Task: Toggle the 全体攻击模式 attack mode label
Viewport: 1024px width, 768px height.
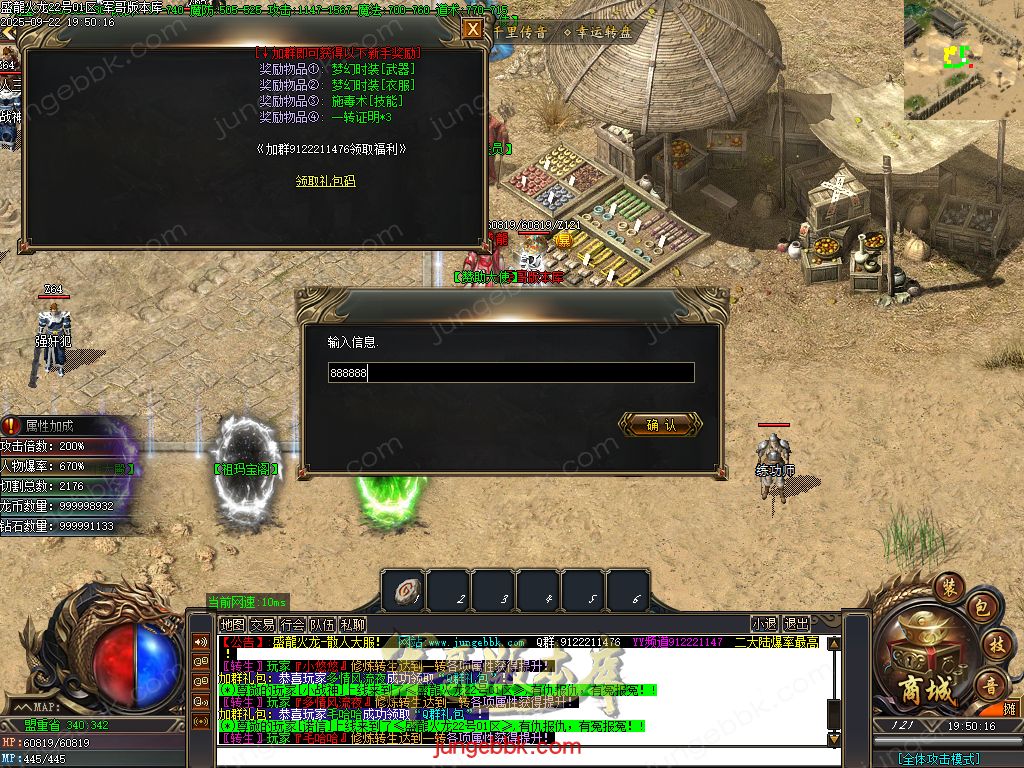Action: tap(938, 759)
